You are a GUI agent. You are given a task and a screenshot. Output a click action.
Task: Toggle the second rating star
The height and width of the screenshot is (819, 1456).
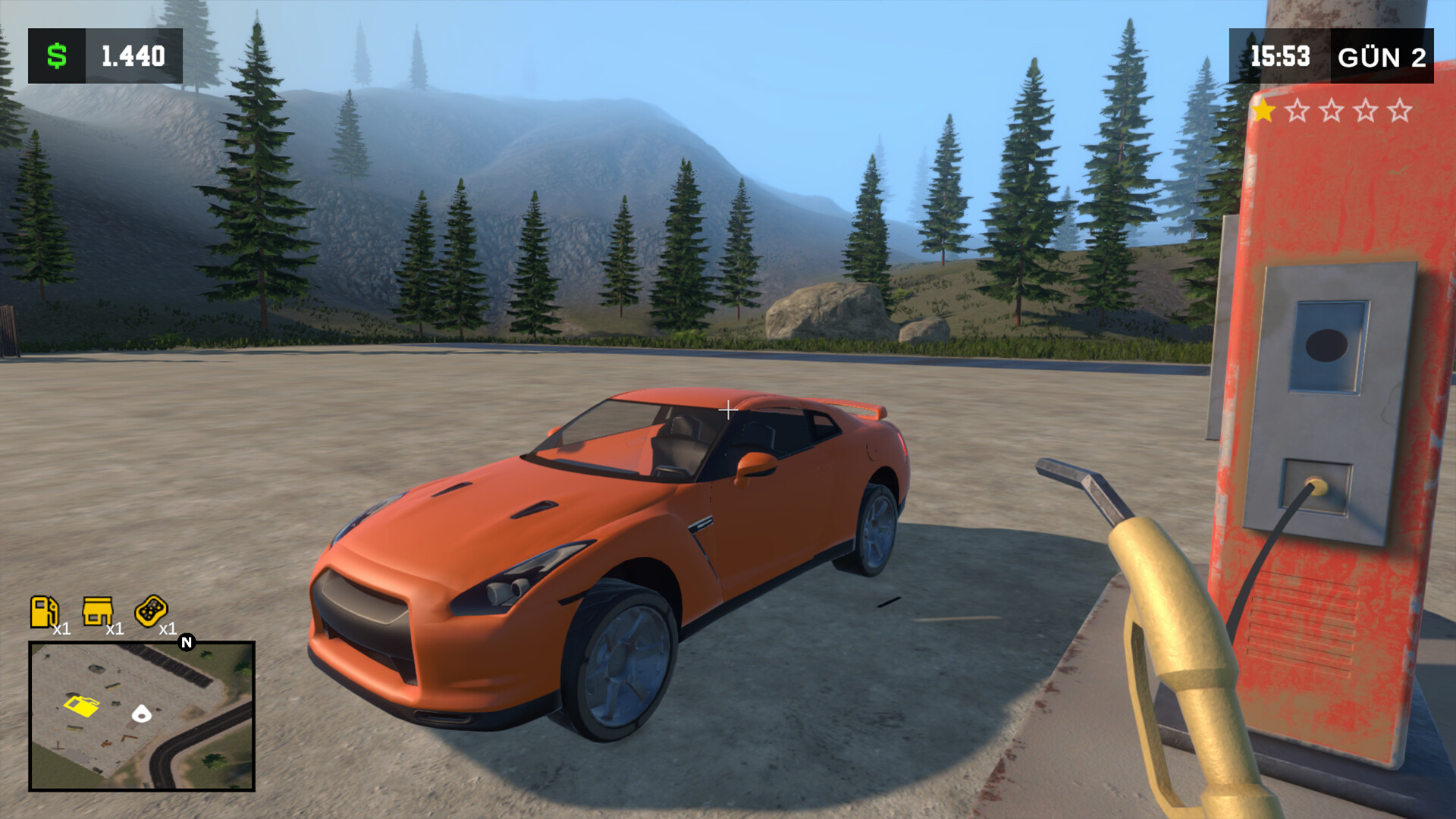tap(1297, 110)
